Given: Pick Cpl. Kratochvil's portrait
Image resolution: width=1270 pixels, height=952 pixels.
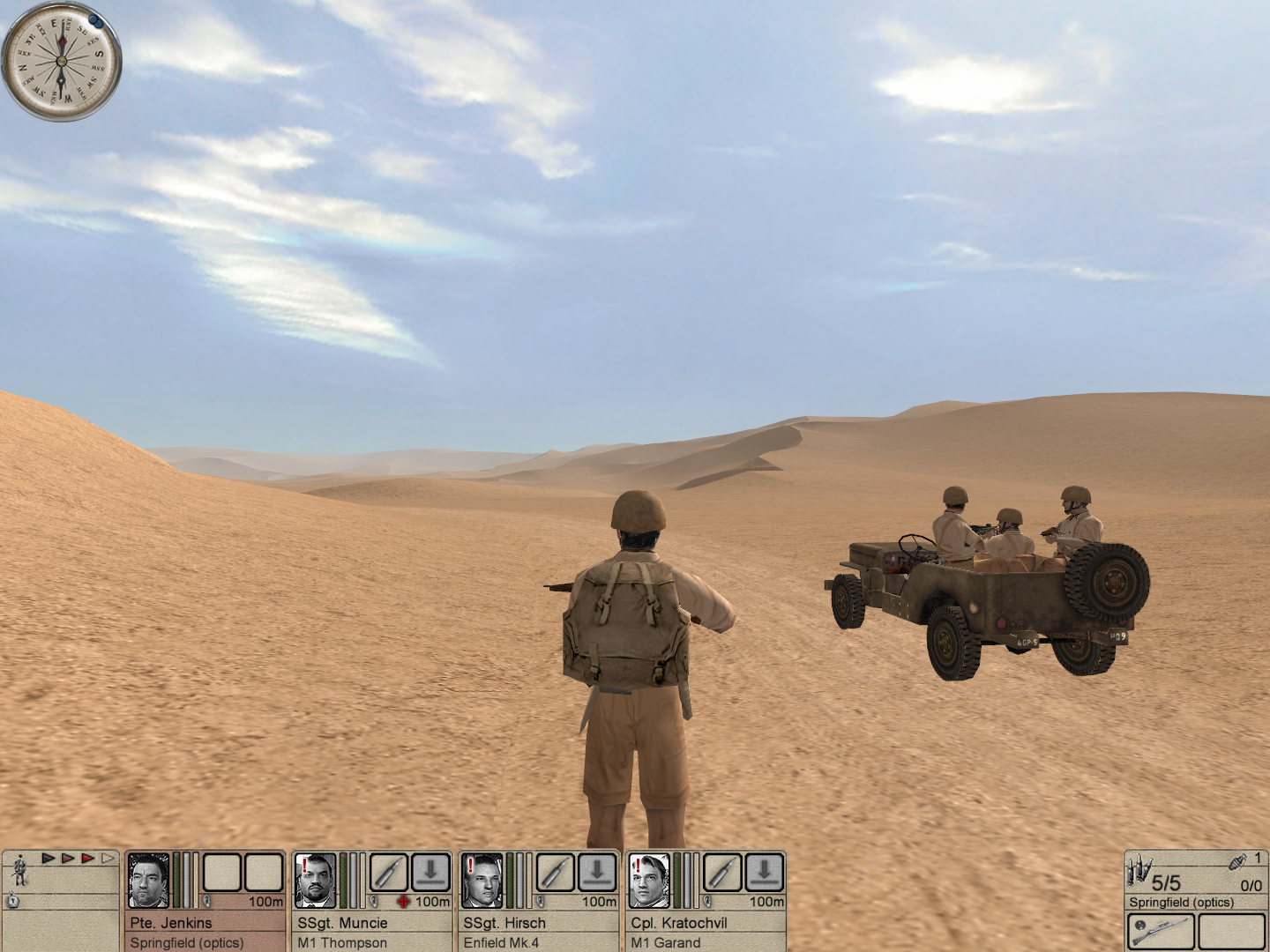Looking at the screenshot, I should coord(649,881).
